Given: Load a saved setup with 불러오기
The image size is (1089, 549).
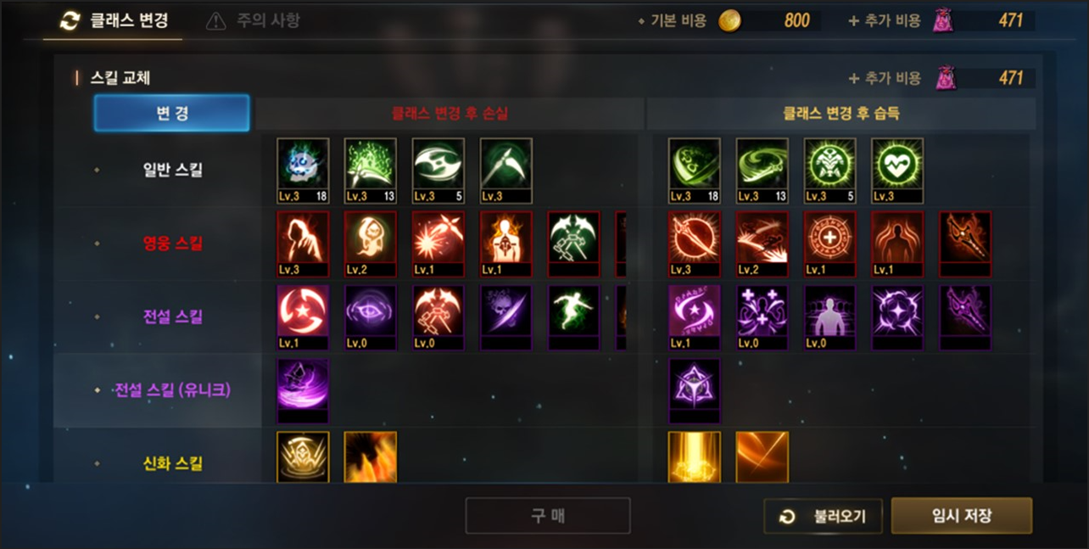Looking at the screenshot, I should point(823,516).
